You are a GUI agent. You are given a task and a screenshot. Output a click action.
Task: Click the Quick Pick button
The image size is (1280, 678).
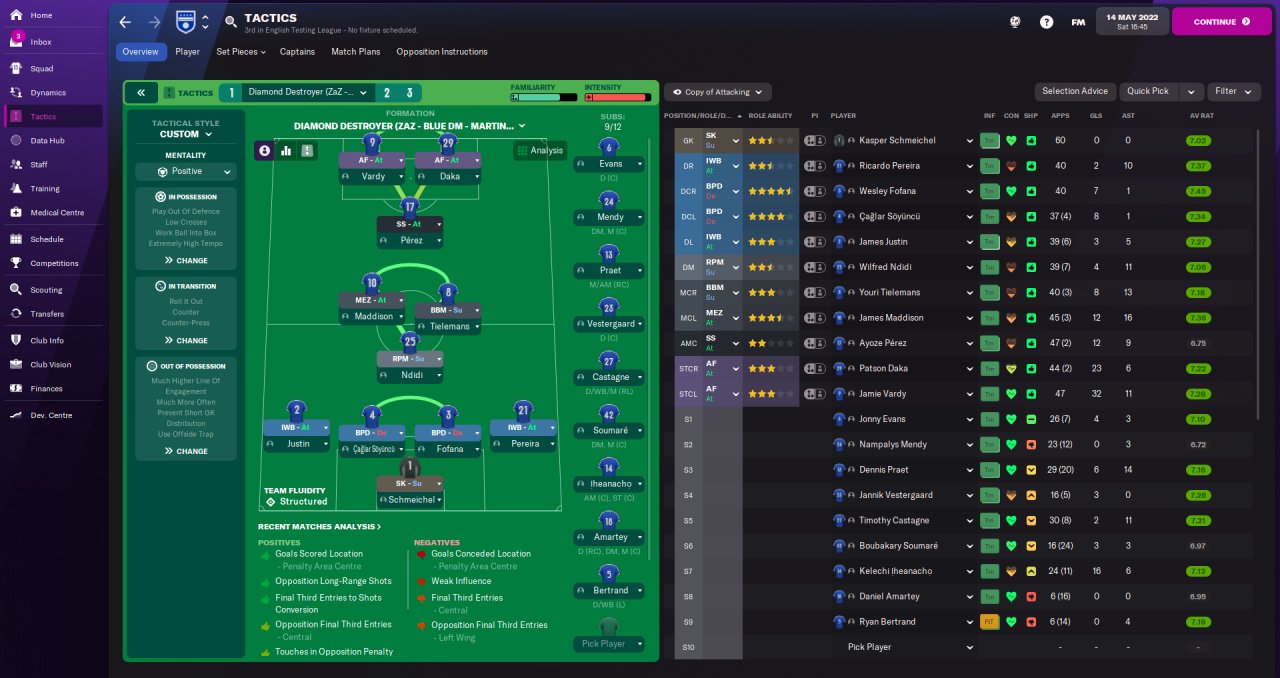1147,91
